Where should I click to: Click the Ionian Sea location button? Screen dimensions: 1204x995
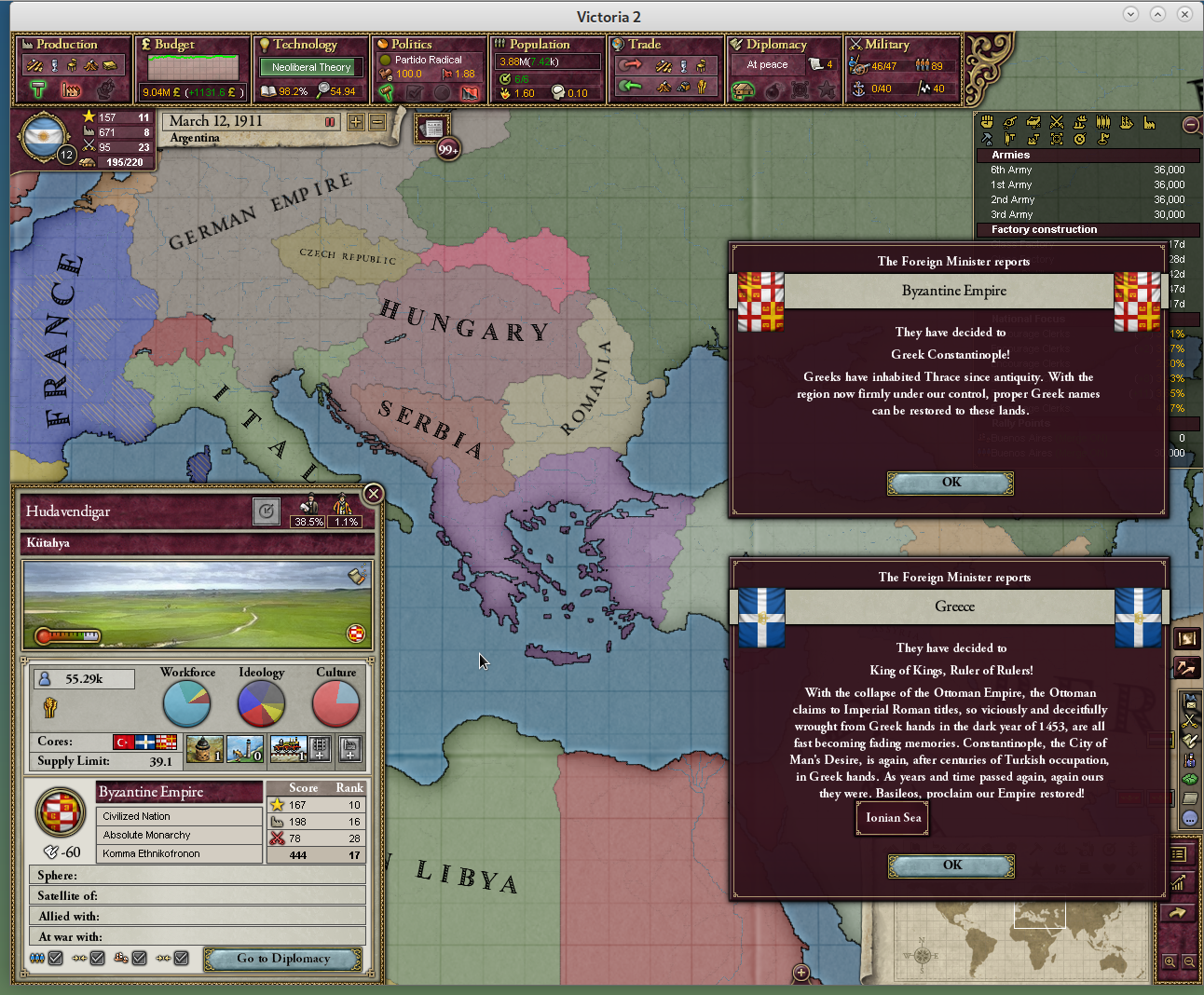tap(893, 818)
